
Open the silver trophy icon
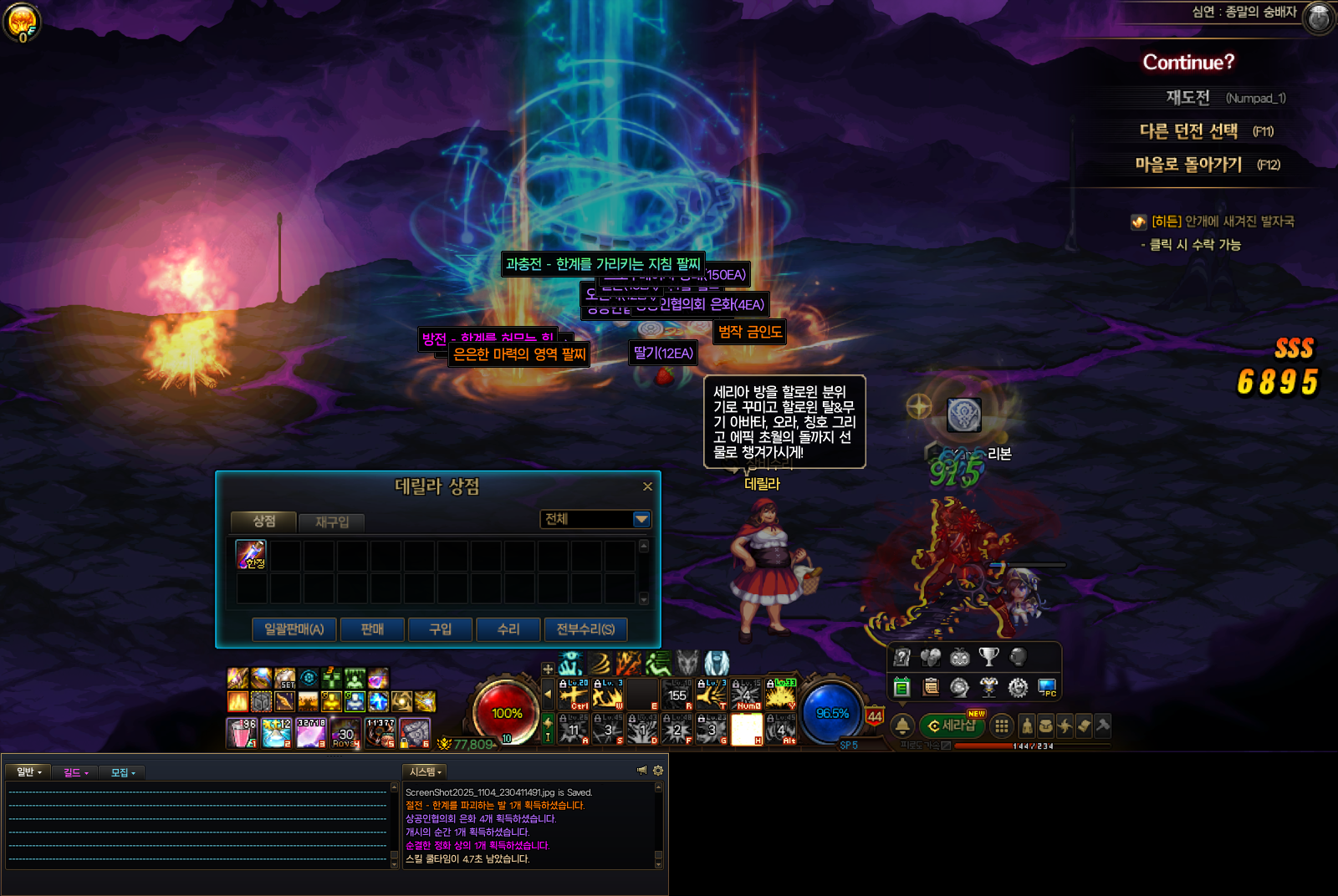(x=988, y=657)
